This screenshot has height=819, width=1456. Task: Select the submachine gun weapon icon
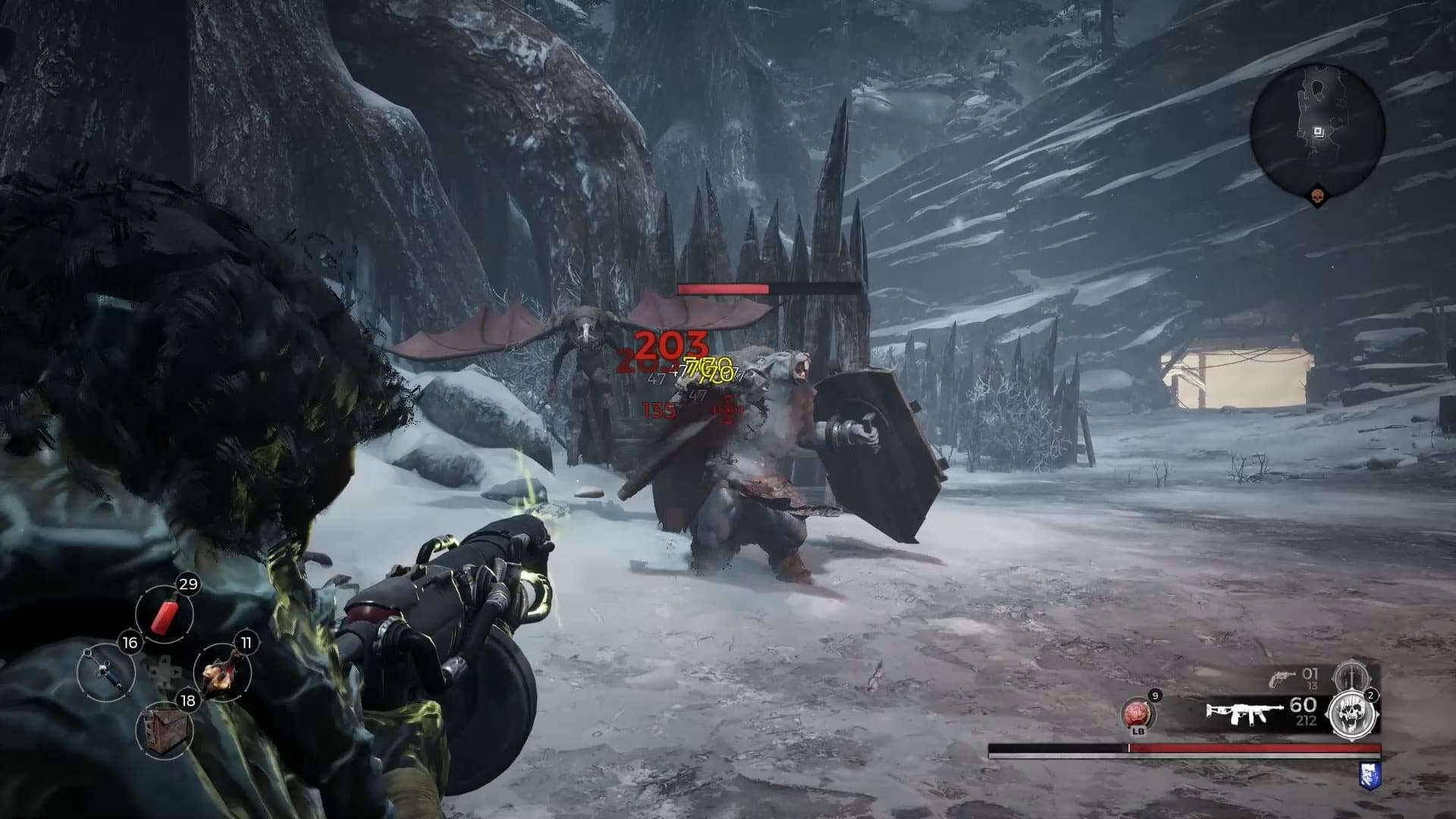[x=1240, y=714]
